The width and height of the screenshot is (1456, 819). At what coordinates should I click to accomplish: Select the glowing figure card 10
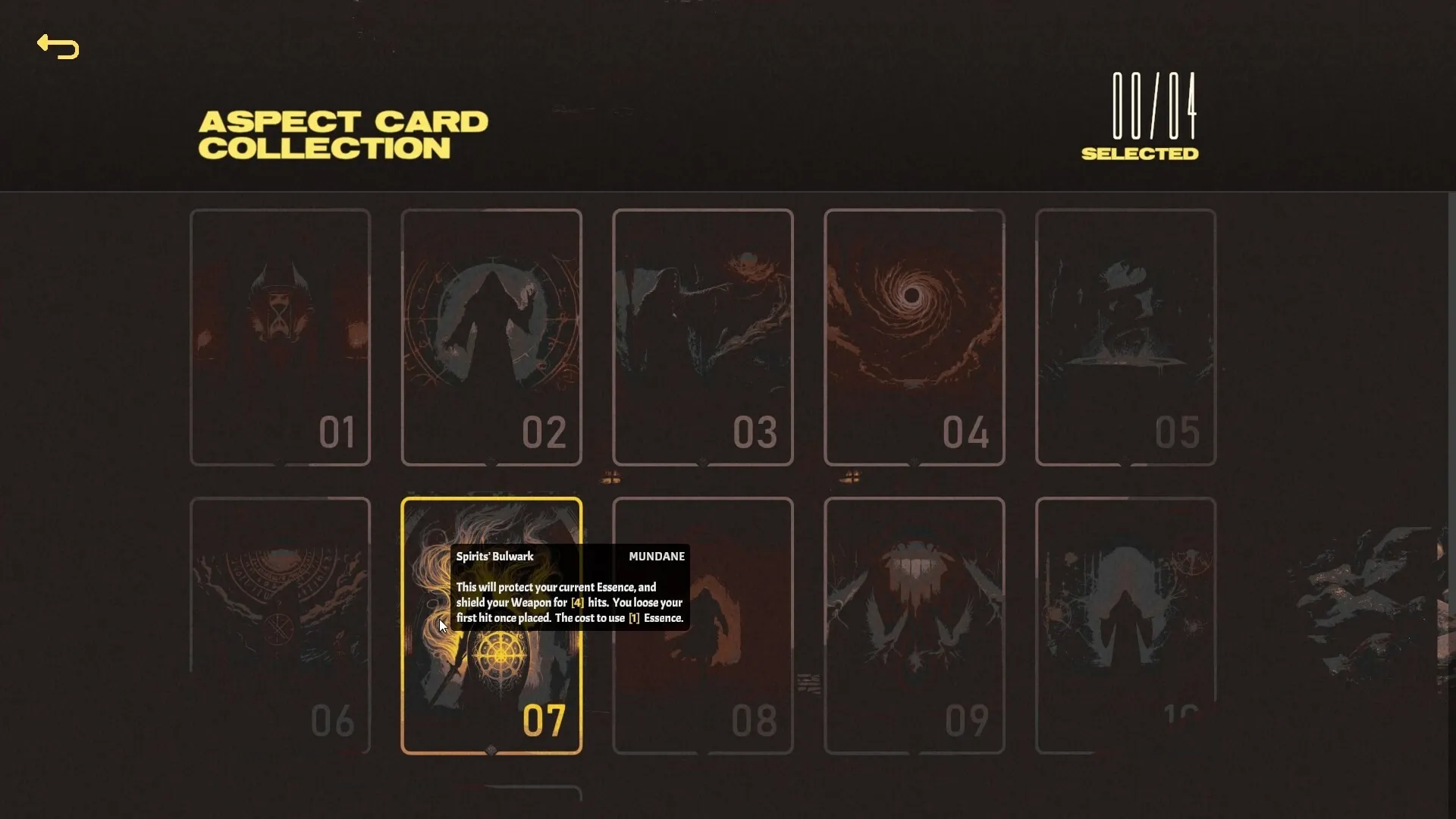(x=1125, y=626)
